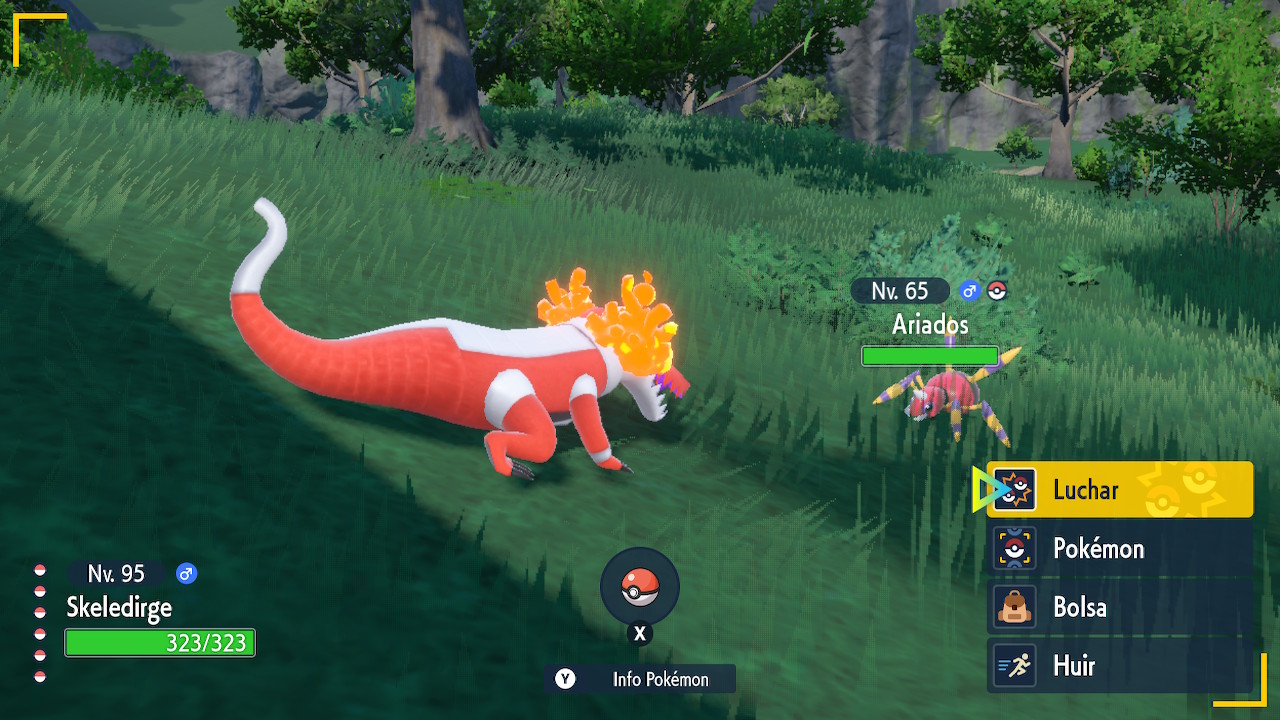
Task: Select the Luchar battle option
Action: [x=1120, y=490]
